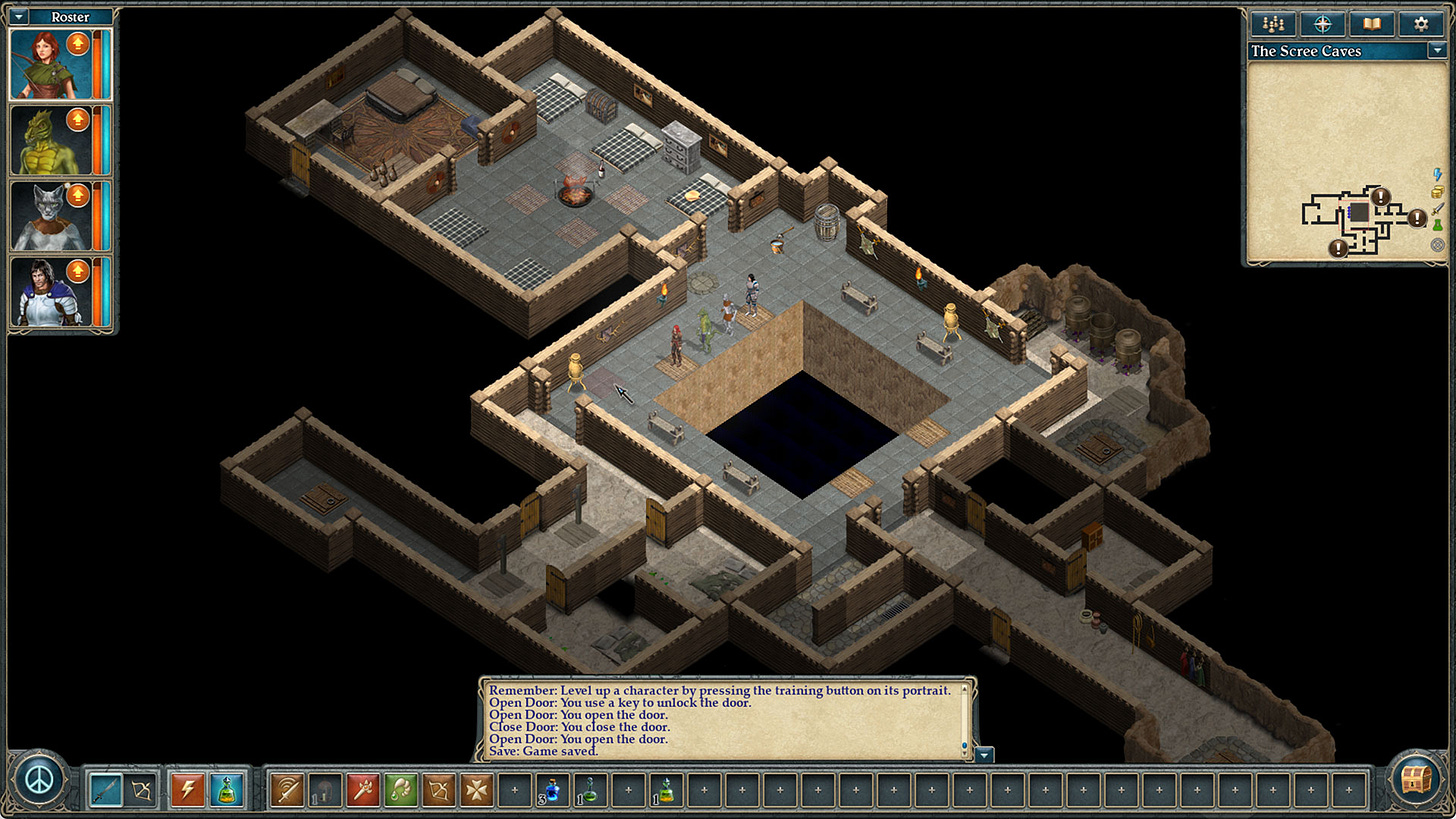Viewport: 1456px width, 819px height.
Task: Toggle the lightning bolt map filter
Action: [1438, 175]
